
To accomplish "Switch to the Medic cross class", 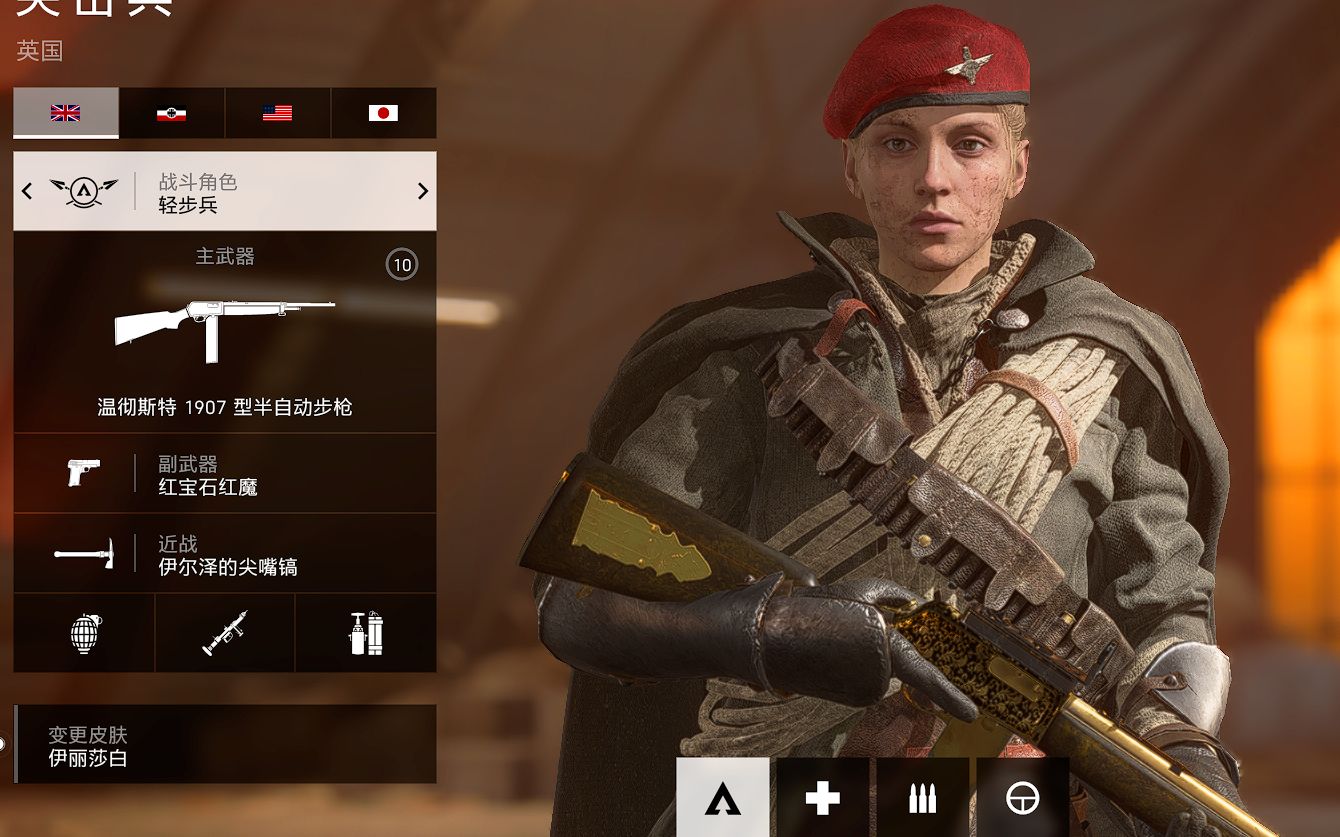I will pos(822,798).
